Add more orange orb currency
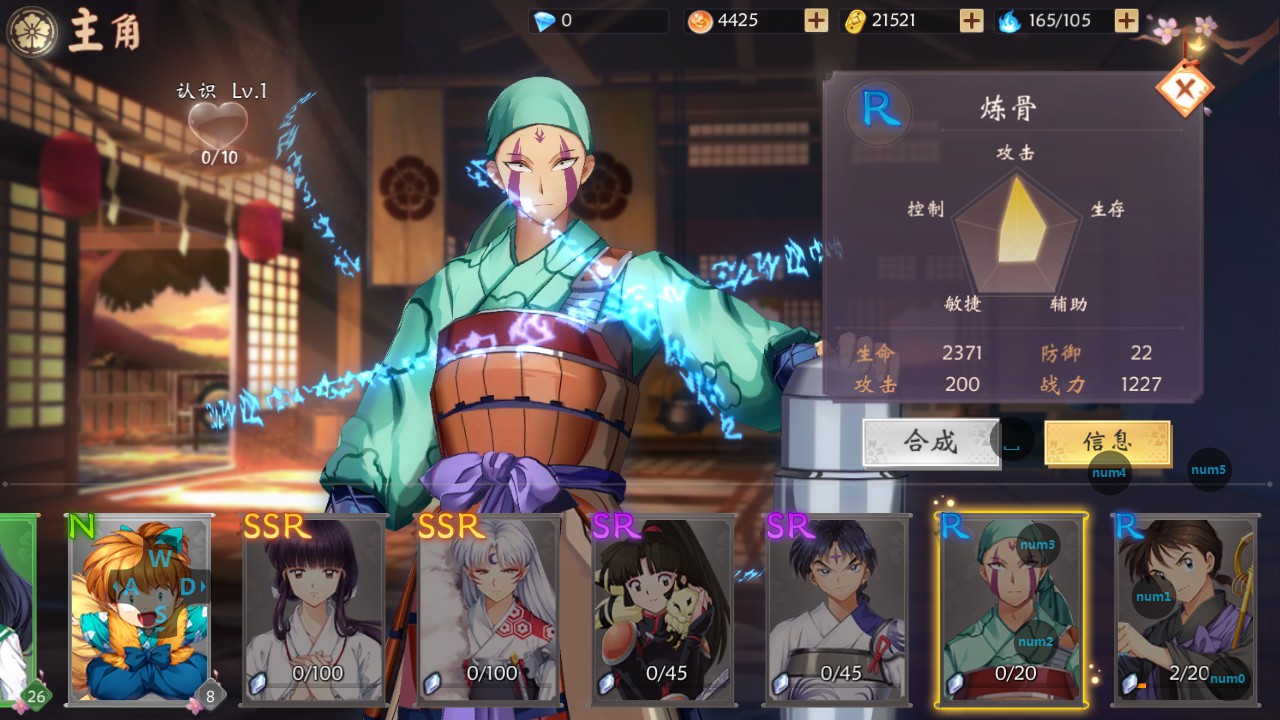The width and height of the screenshot is (1280, 720). 816,21
